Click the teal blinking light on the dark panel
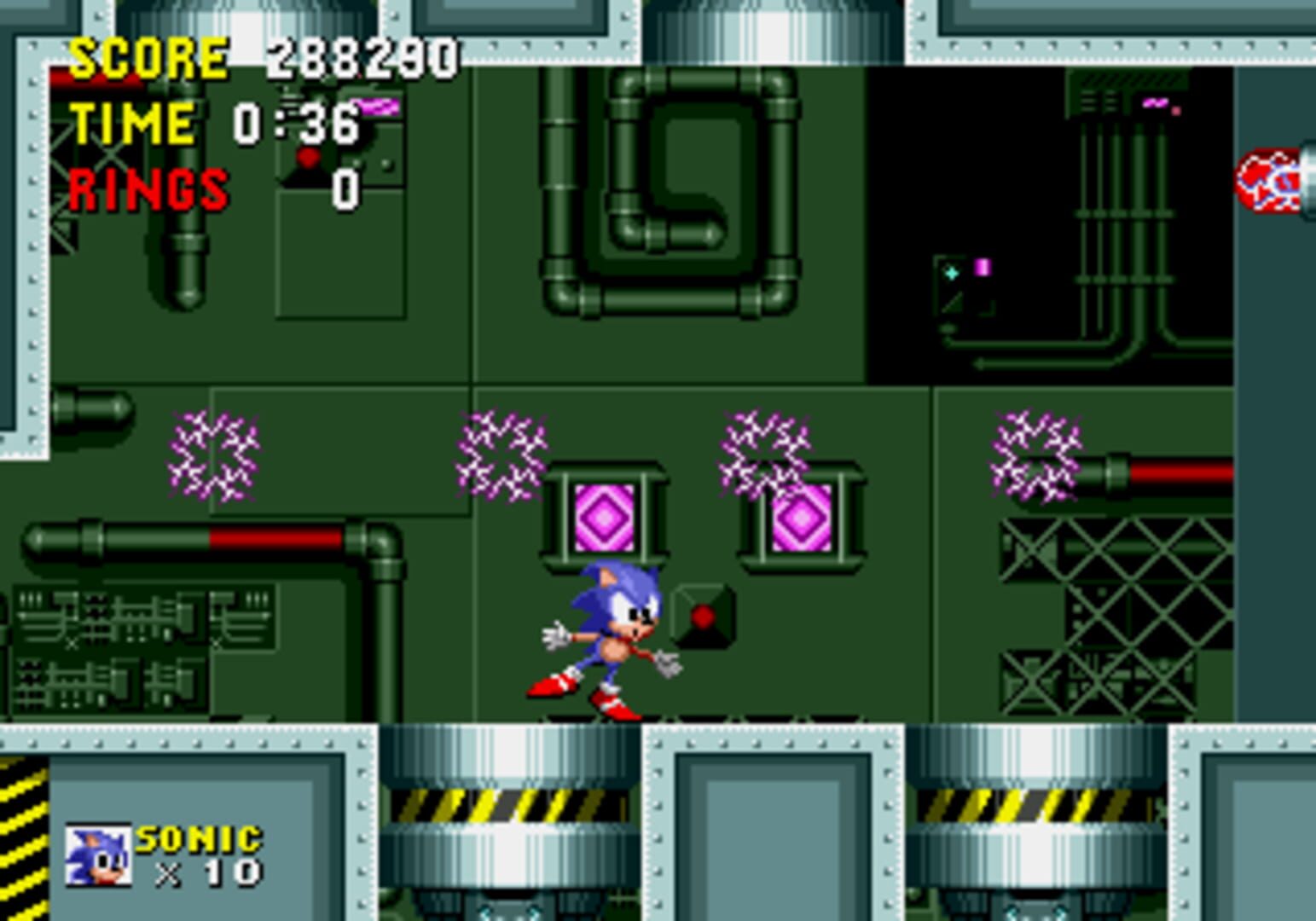The width and height of the screenshot is (1316, 921). click(x=949, y=271)
